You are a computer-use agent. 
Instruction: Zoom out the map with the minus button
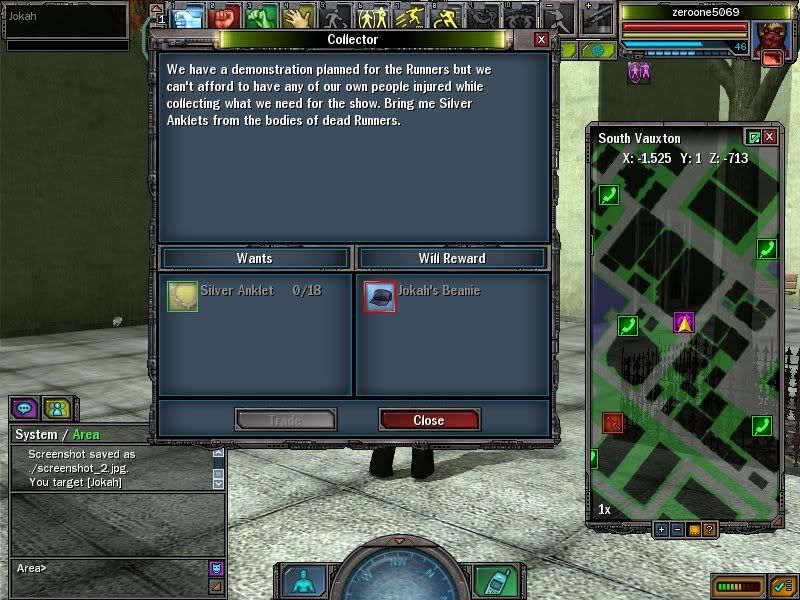pos(678,530)
